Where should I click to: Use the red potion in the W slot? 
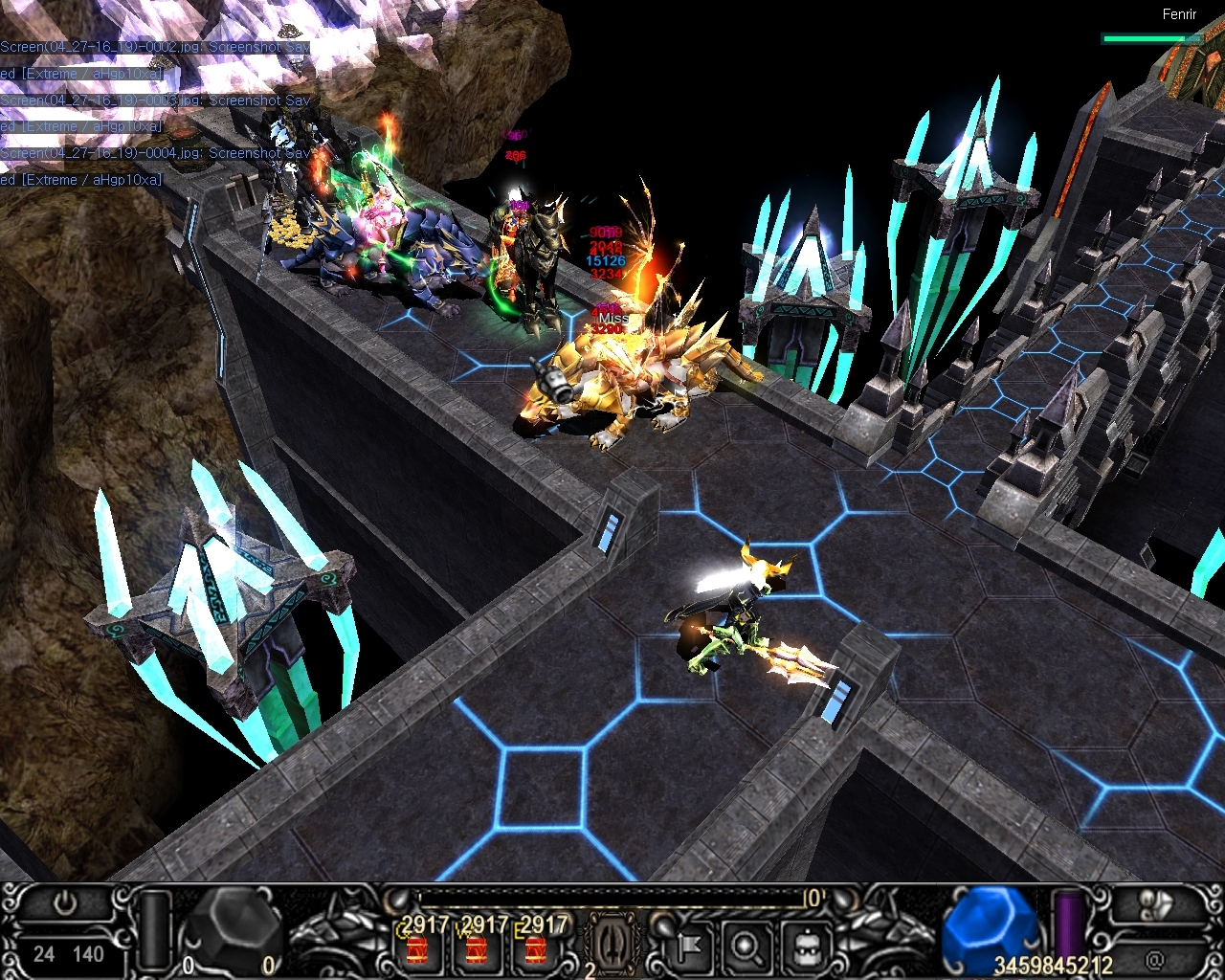(x=477, y=949)
